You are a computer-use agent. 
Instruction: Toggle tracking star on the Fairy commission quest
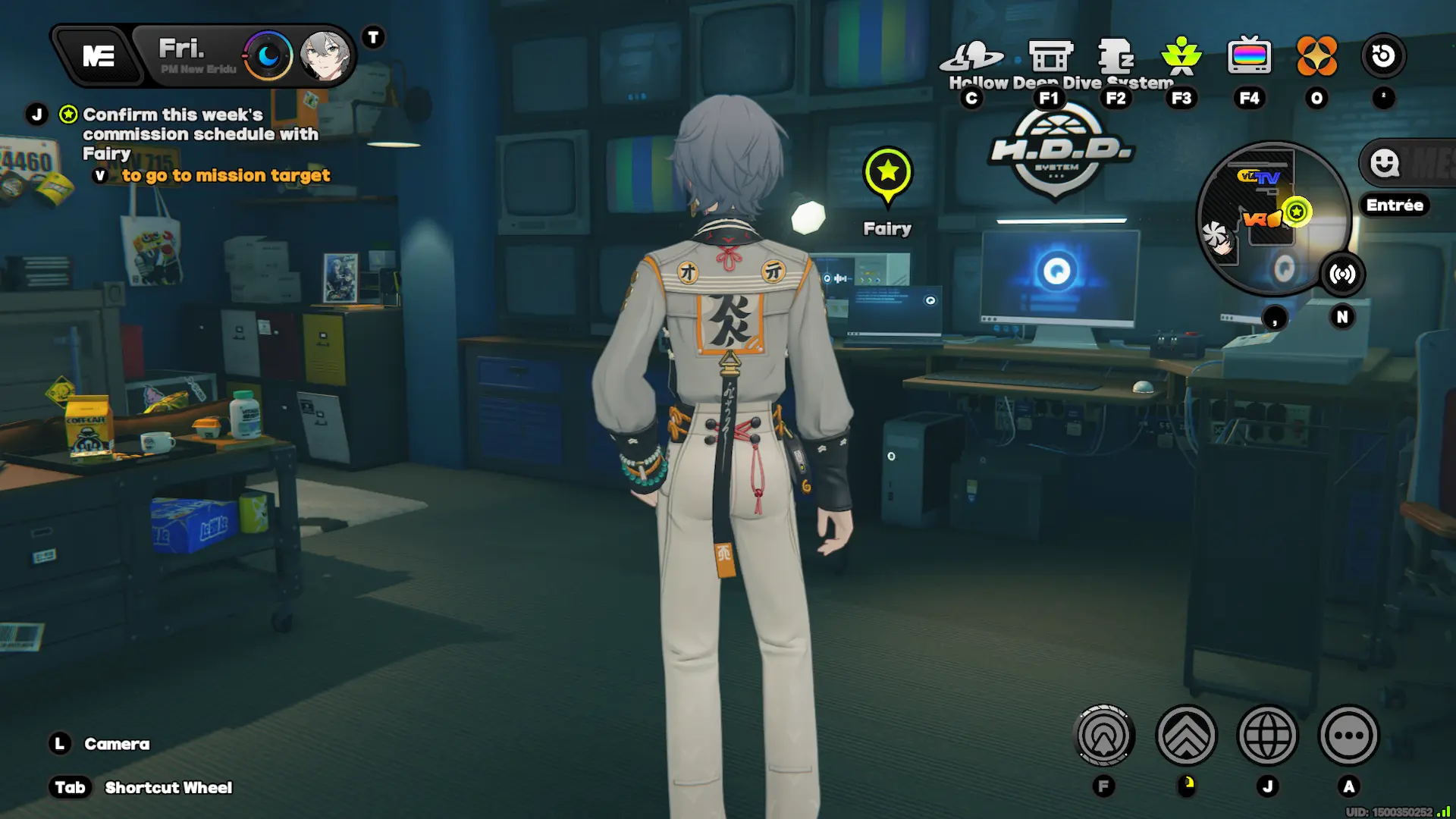tap(67, 114)
